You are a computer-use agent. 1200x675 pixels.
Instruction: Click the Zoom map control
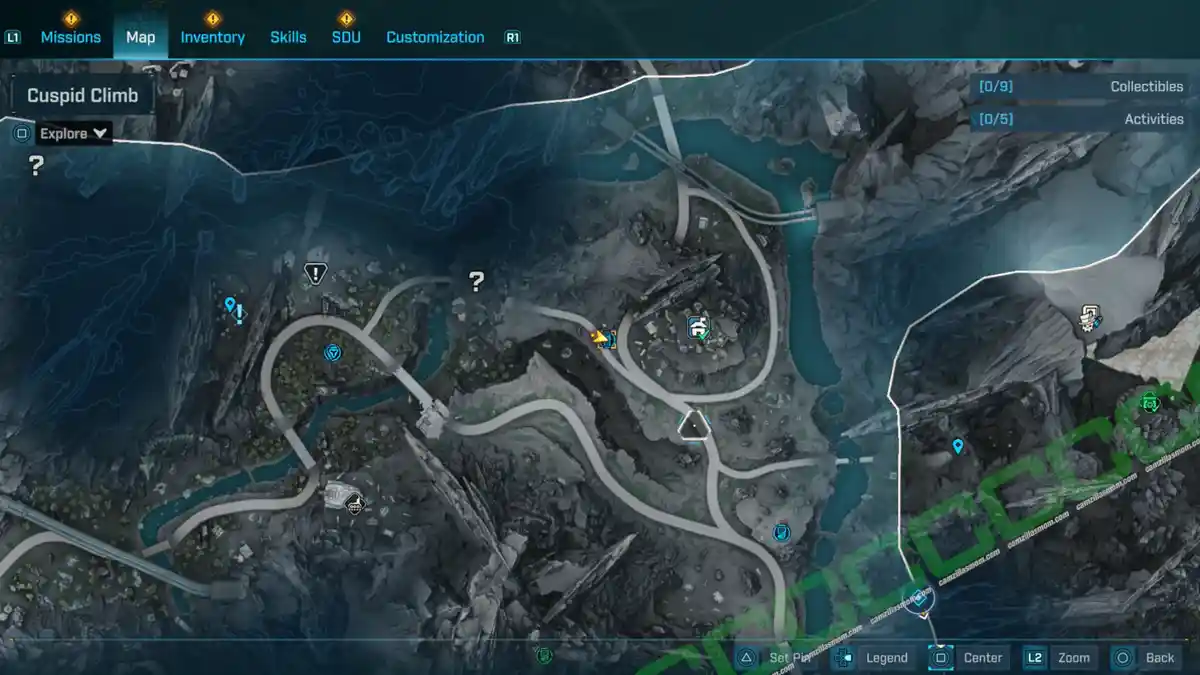pyautogui.click(x=1059, y=657)
